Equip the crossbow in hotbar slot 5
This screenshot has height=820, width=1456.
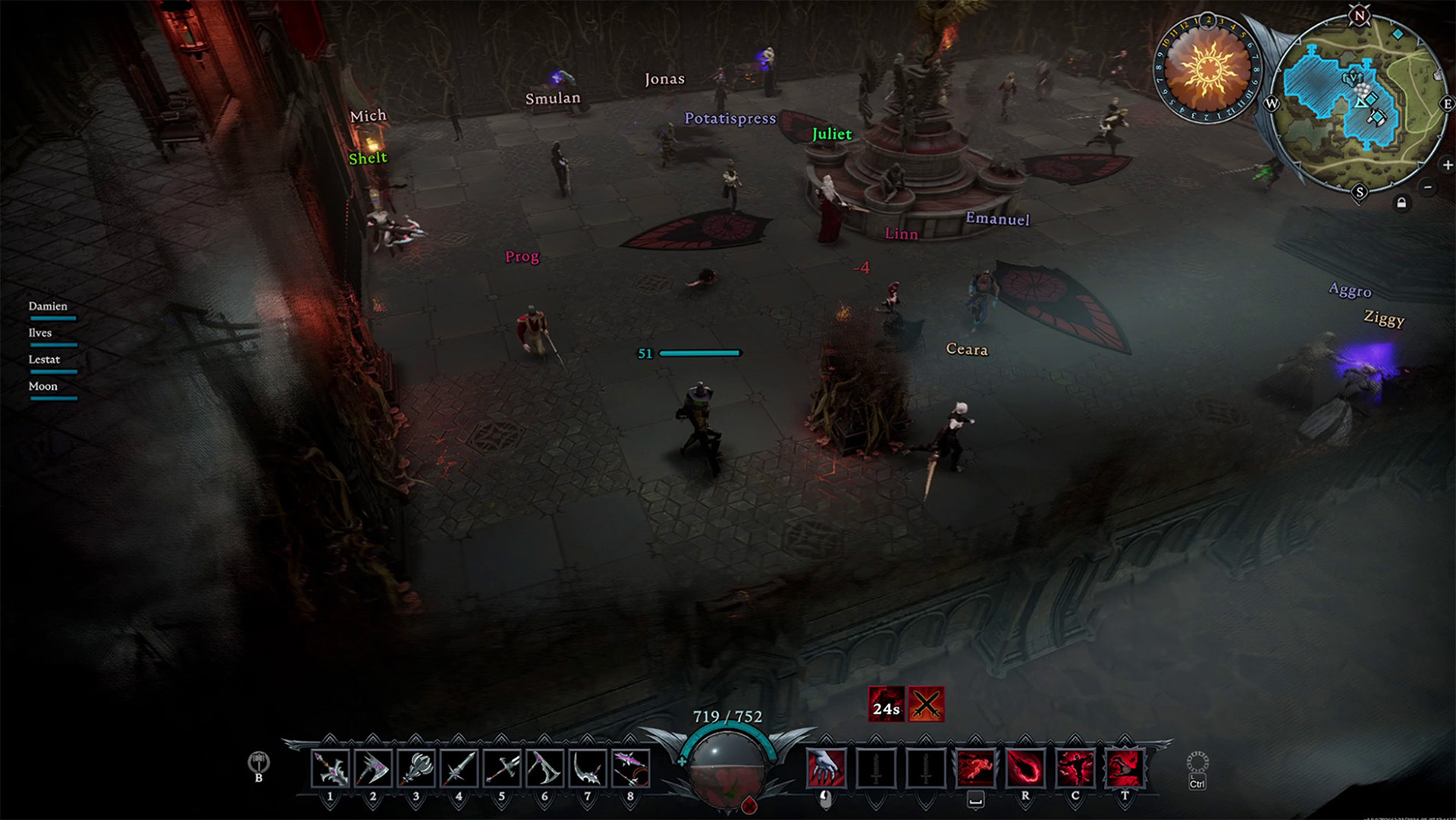[502, 768]
